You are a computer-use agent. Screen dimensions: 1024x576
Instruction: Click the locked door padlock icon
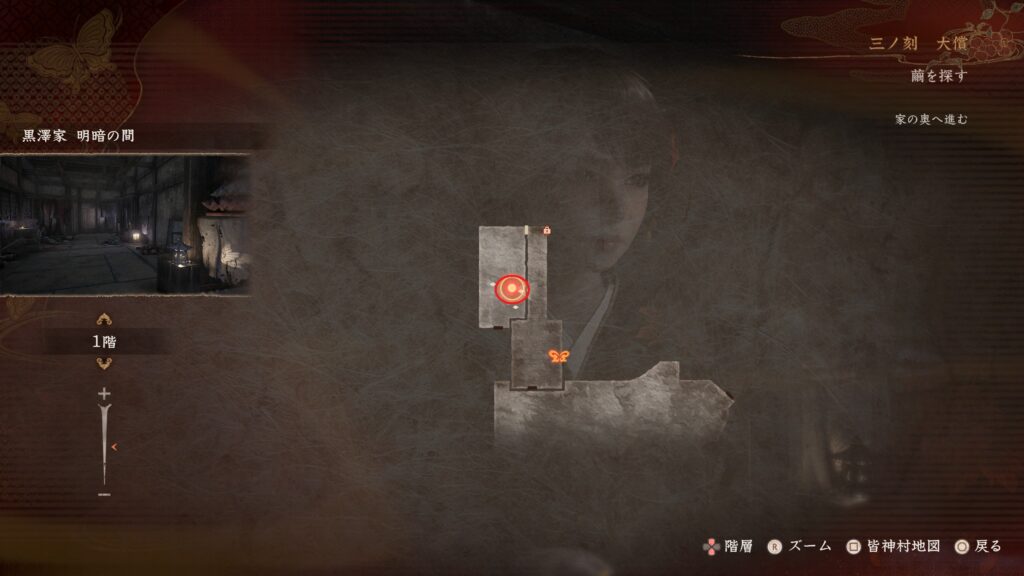(547, 231)
